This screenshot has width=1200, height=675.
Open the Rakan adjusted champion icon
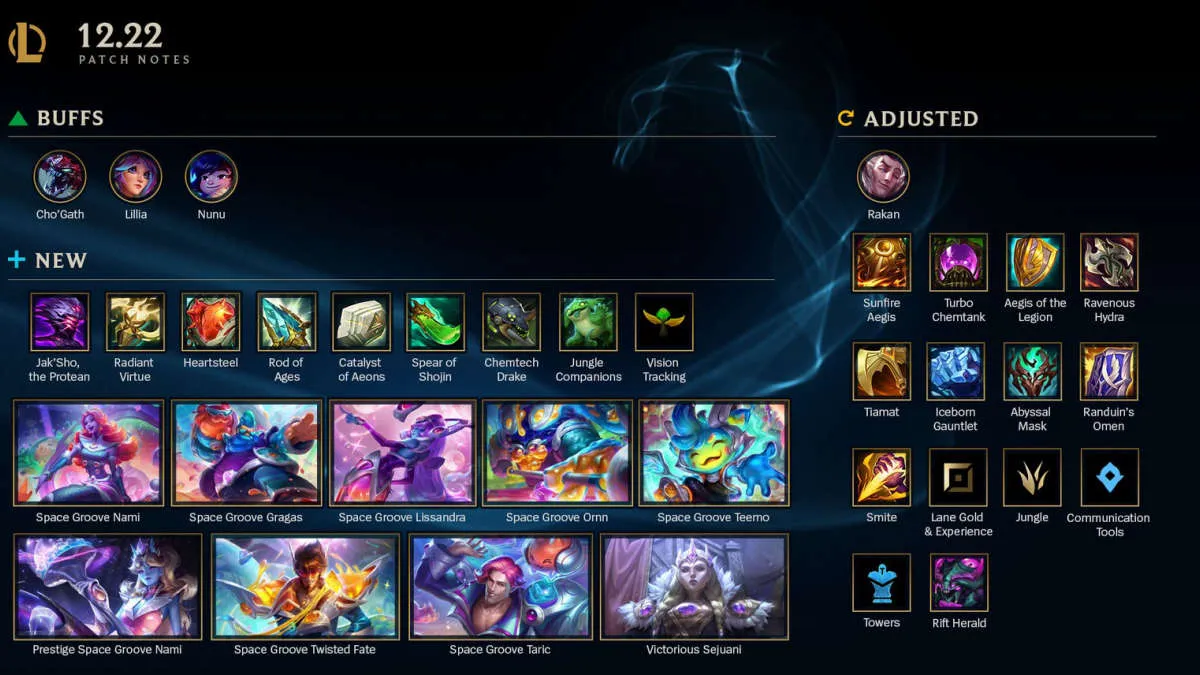coord(883,177)
